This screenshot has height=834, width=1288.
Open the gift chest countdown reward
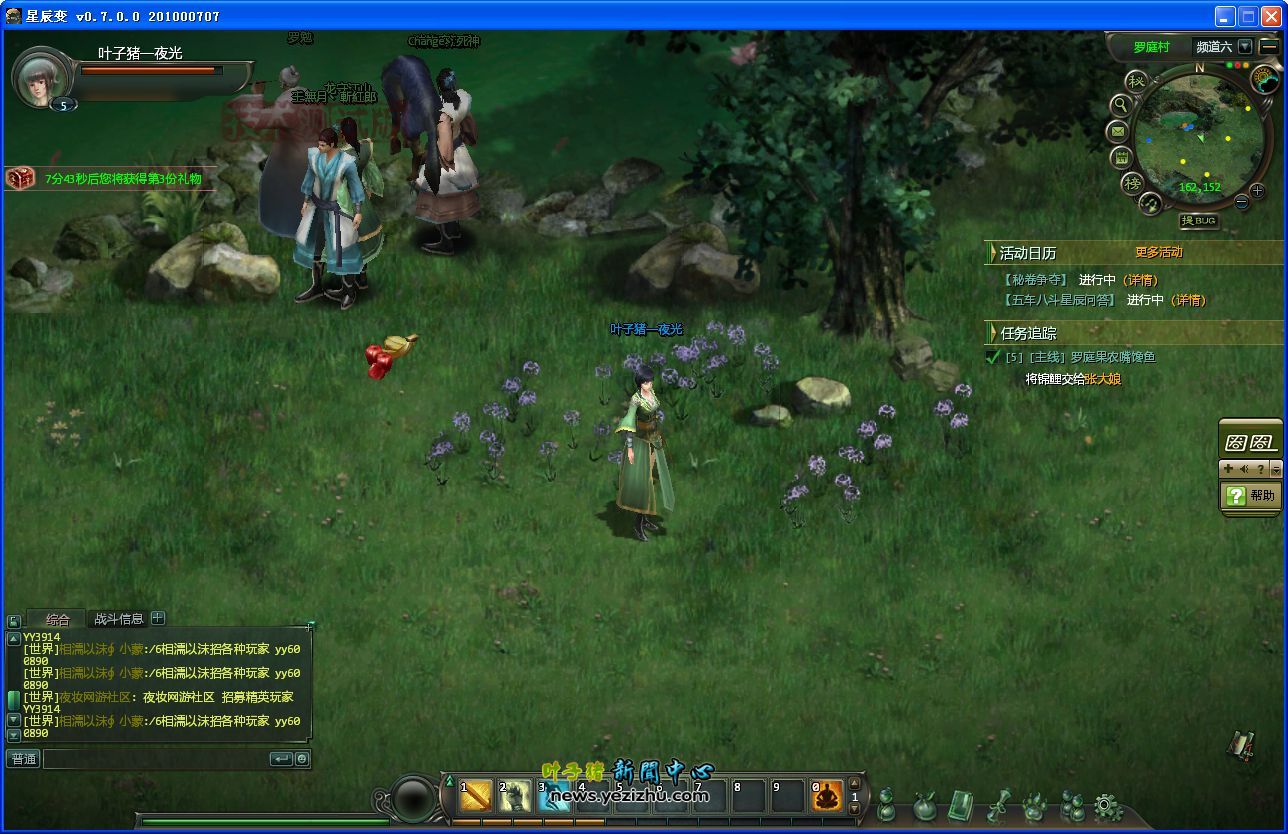coord(21,178)
